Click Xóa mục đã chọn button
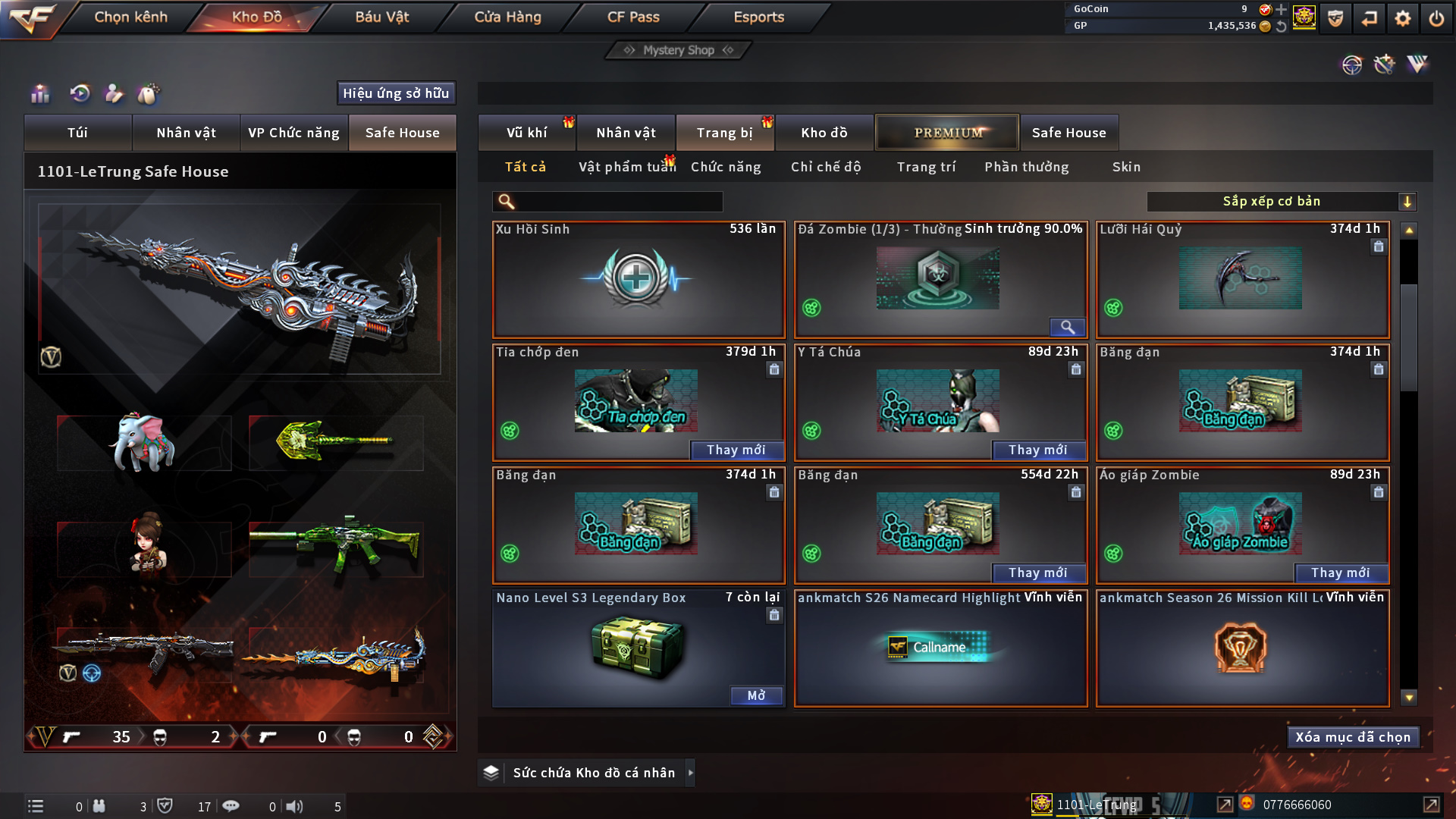The height and width of the screenshot is (819, 1456). point(1353,737)
